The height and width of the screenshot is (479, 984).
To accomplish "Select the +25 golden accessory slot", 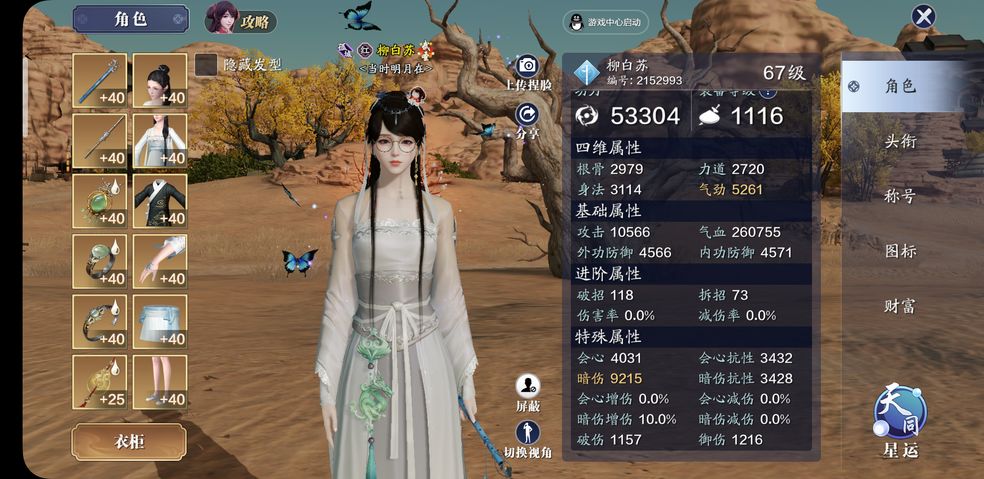I will tap(99, 381).
